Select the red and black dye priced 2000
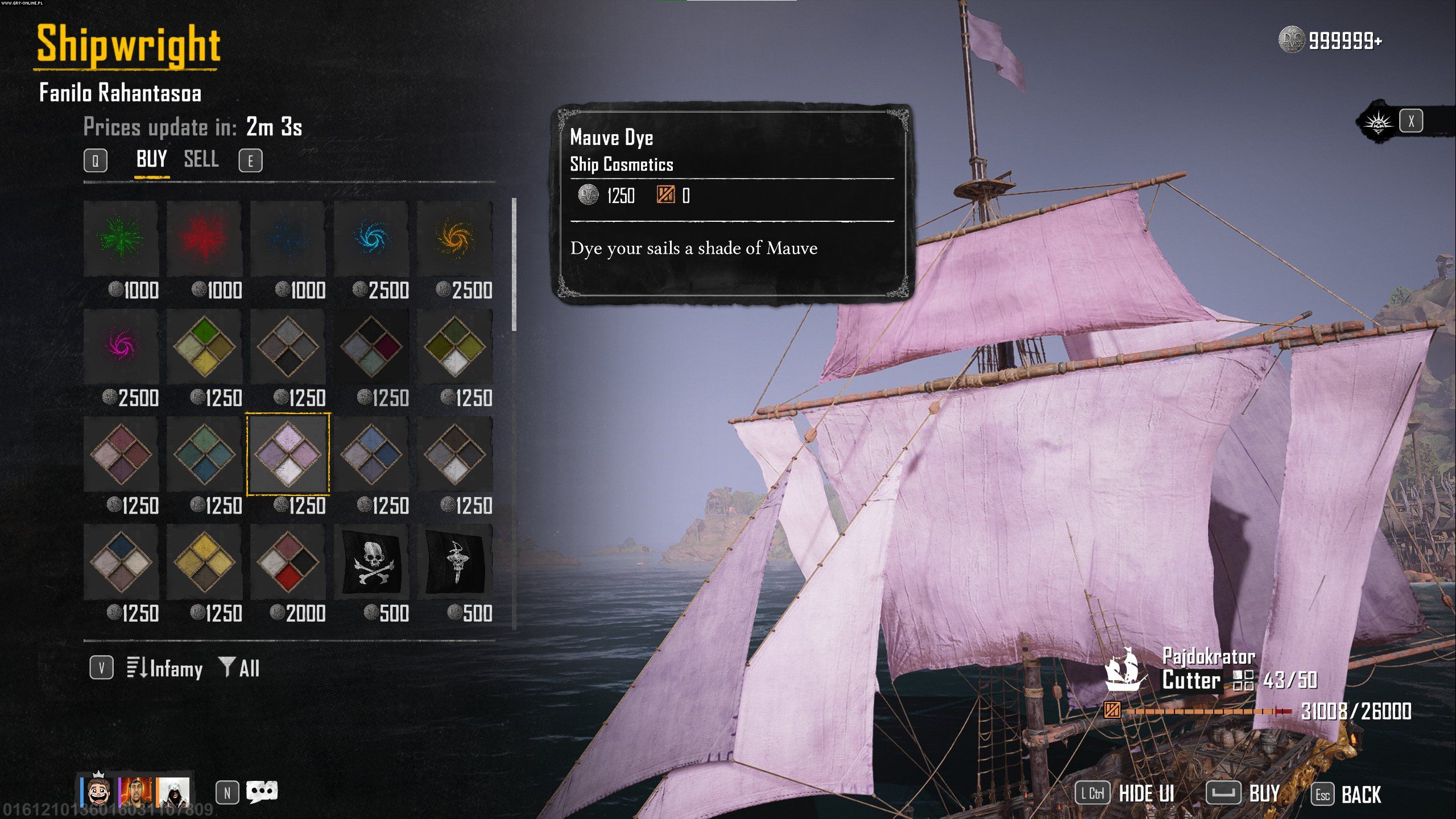This screenshot has height=819, width=1456. [x=288, y=562]
